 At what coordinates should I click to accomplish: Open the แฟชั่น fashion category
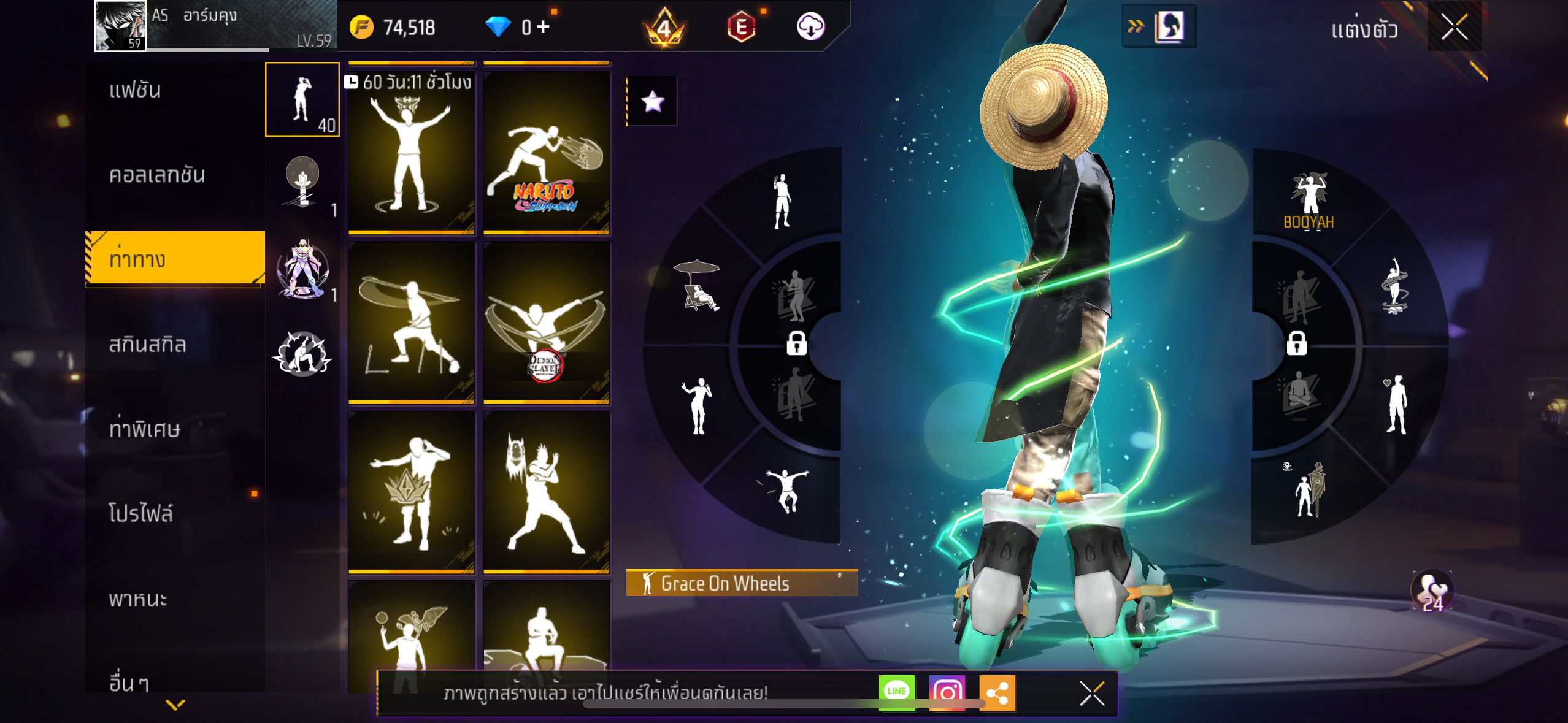click(x=135, y=90)
